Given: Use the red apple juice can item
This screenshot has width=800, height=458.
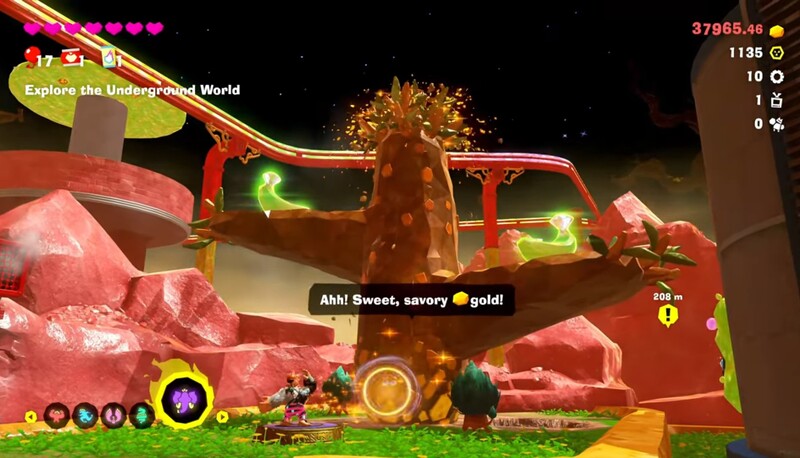Looking at the screenshot, I should [71, 57].
